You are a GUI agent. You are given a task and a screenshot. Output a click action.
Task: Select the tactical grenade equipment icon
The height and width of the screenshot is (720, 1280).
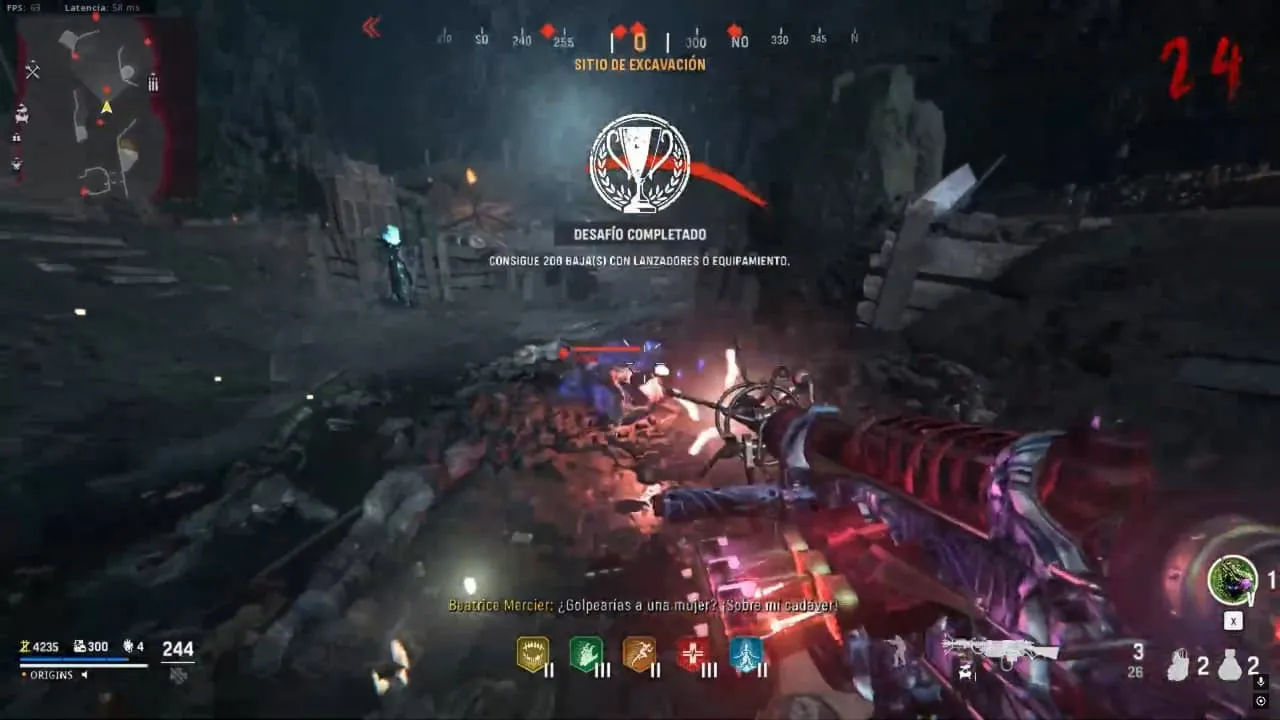(1179, 665)
